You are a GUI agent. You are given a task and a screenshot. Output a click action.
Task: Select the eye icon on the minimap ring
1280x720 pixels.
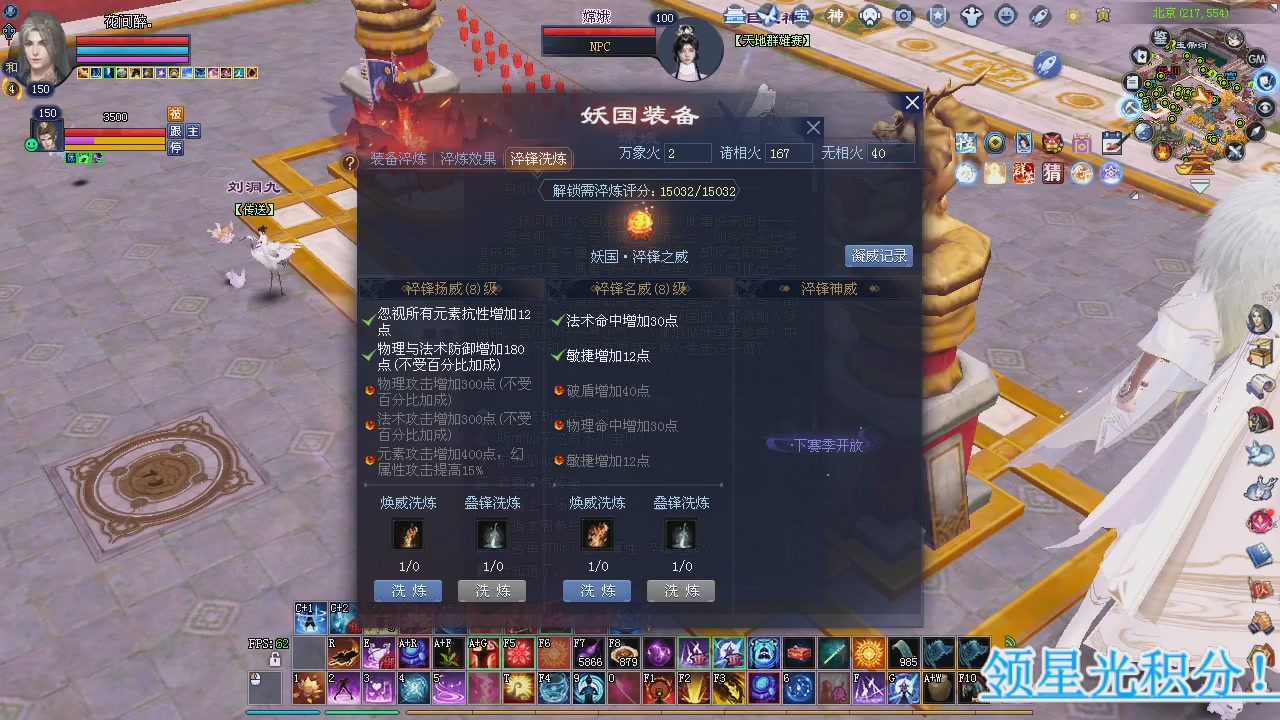1264,108
